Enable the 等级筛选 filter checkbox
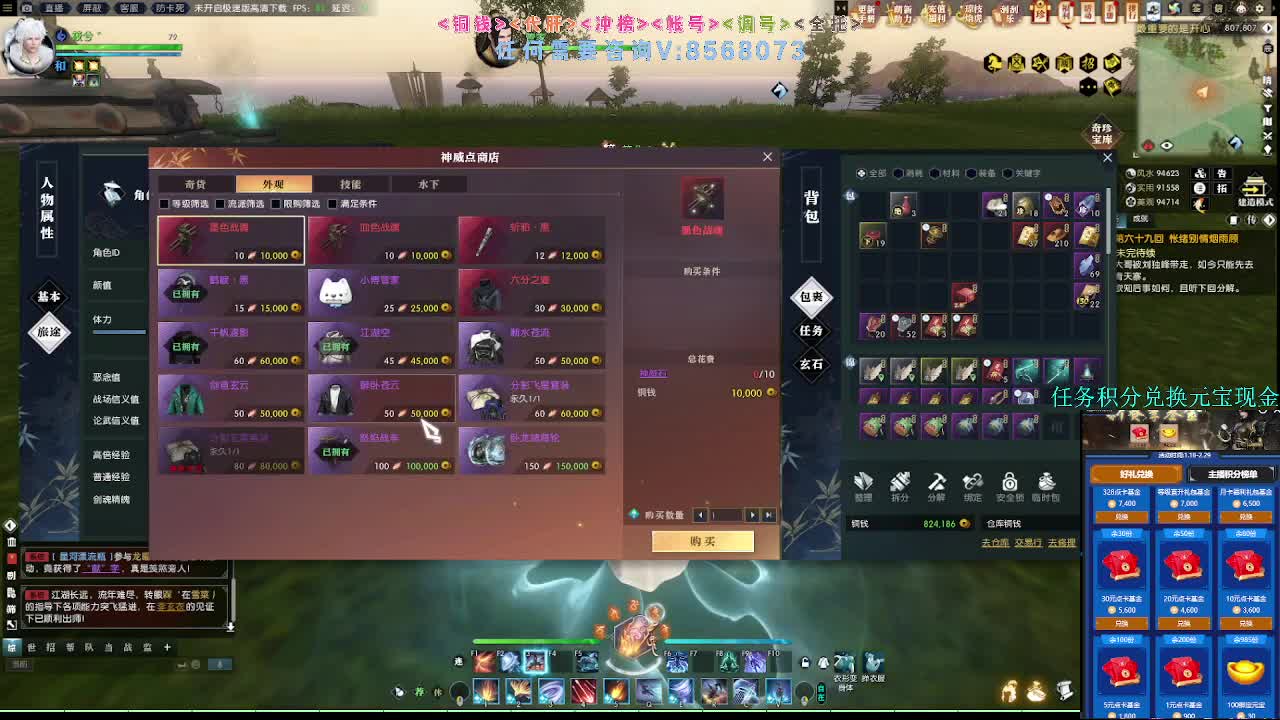The image size is (1280, 720). pos(163,203)
